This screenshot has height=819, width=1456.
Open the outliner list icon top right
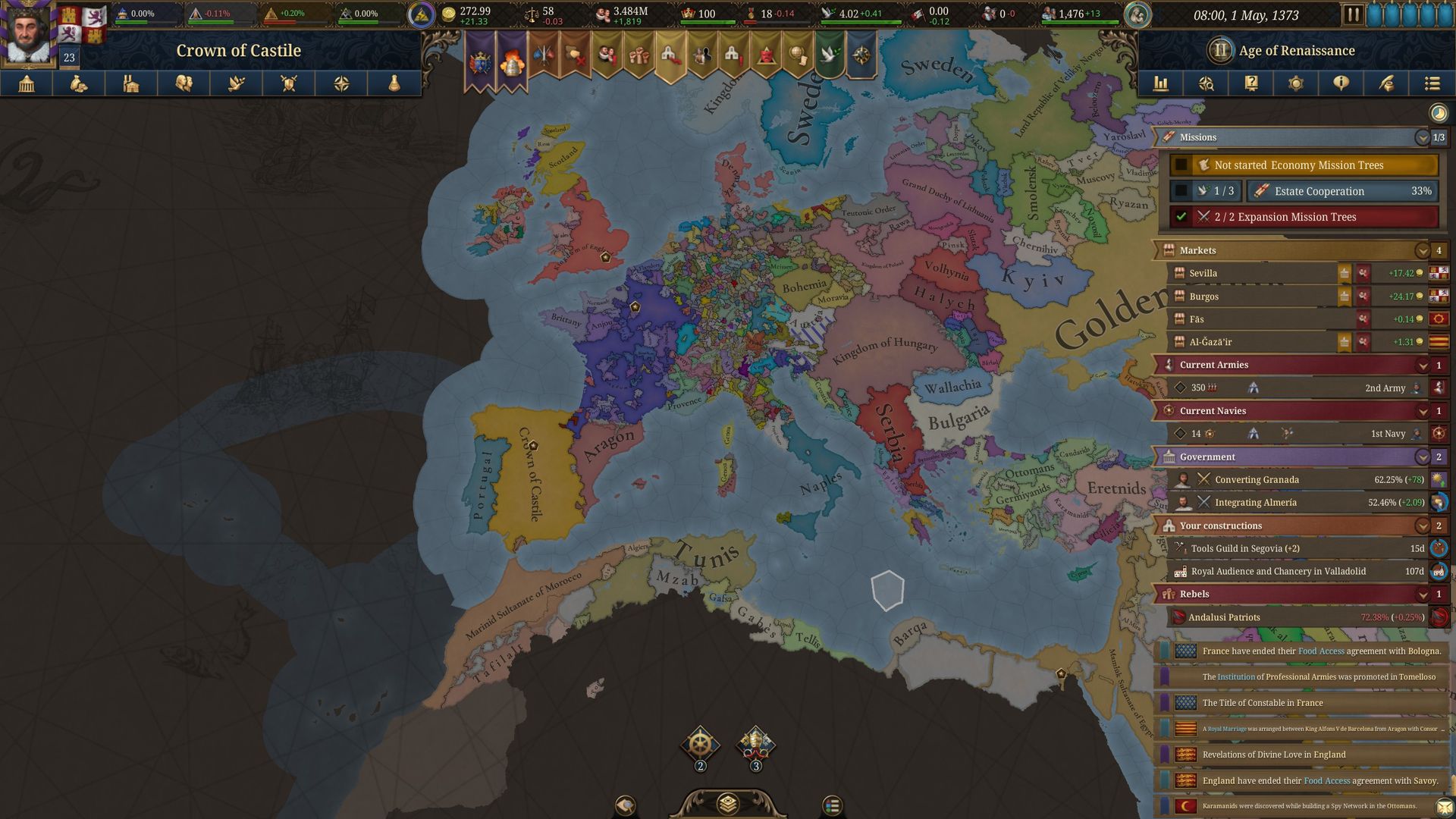pyautogui.click(x=1433, y=84)
